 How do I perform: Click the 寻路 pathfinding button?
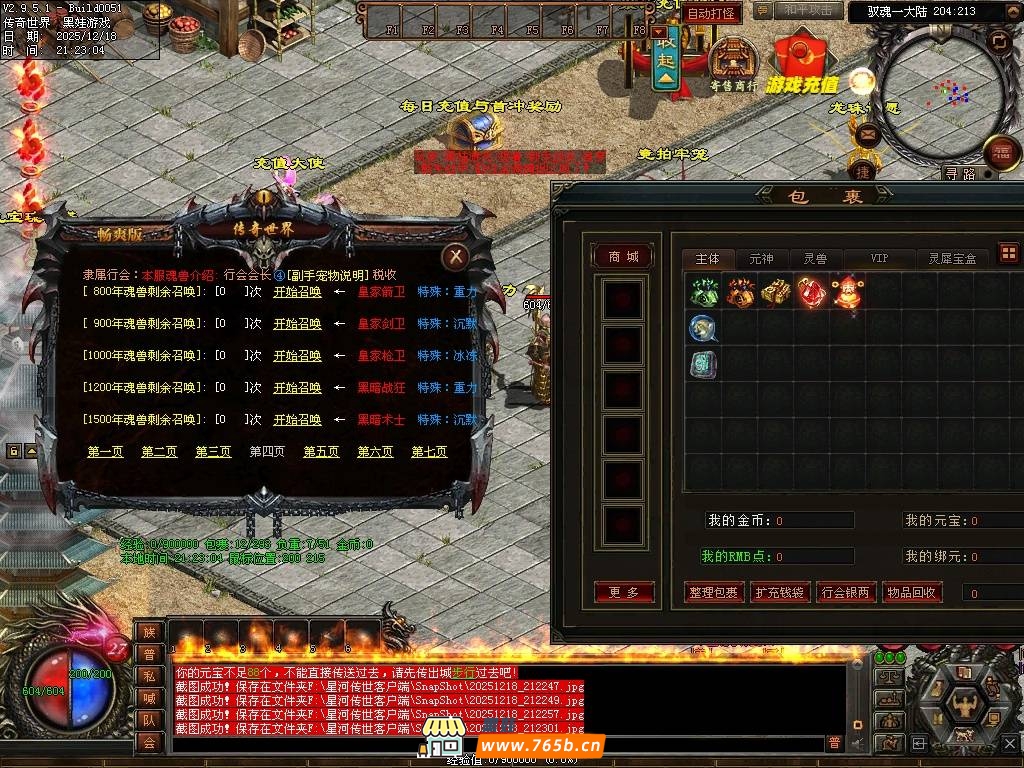point(959,174)
